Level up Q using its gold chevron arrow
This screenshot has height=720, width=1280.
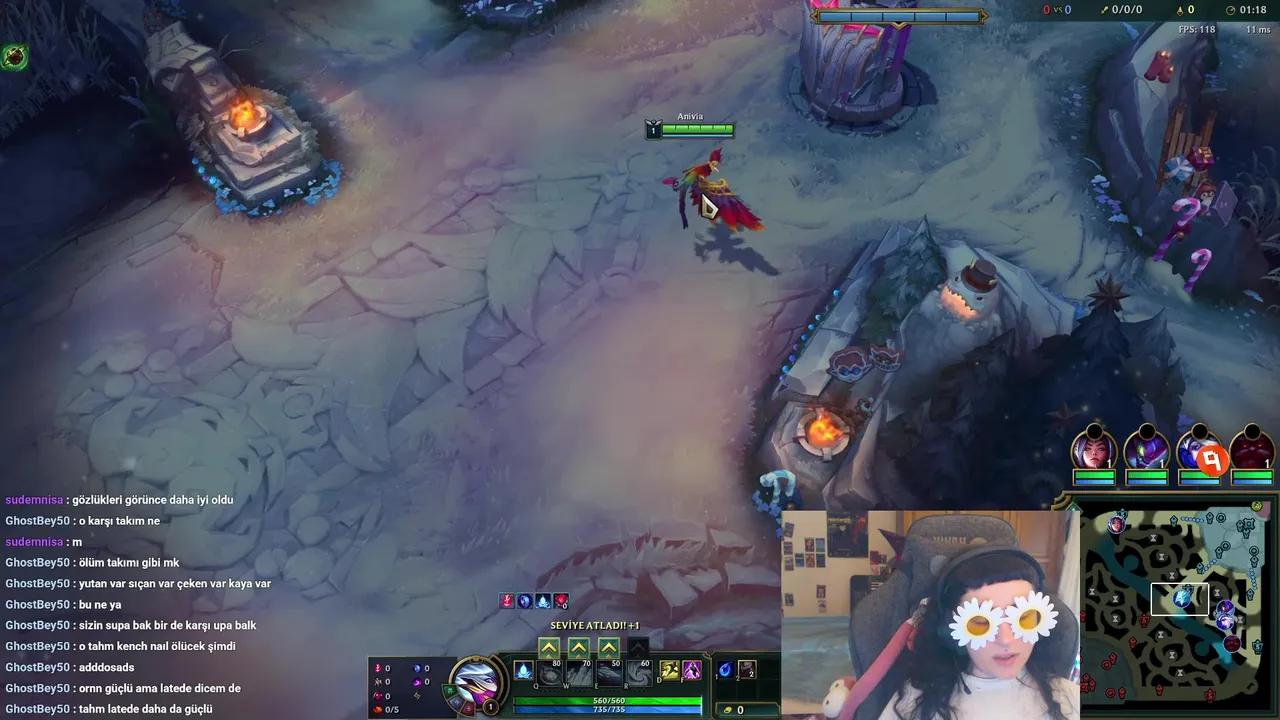(x=549, y=647)
